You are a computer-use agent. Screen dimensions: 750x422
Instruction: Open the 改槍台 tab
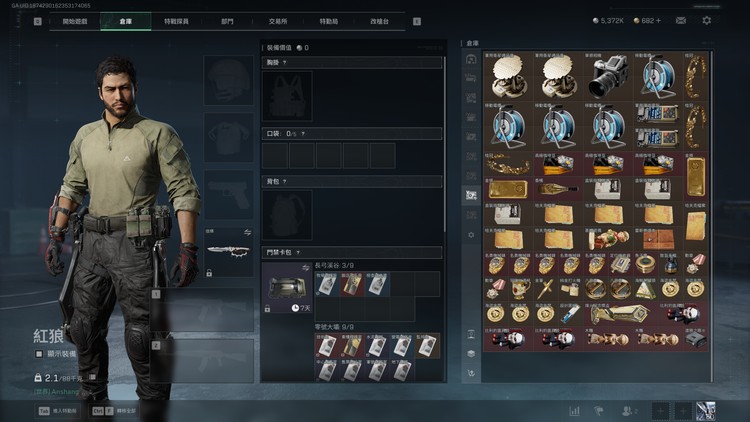point(381,21)
